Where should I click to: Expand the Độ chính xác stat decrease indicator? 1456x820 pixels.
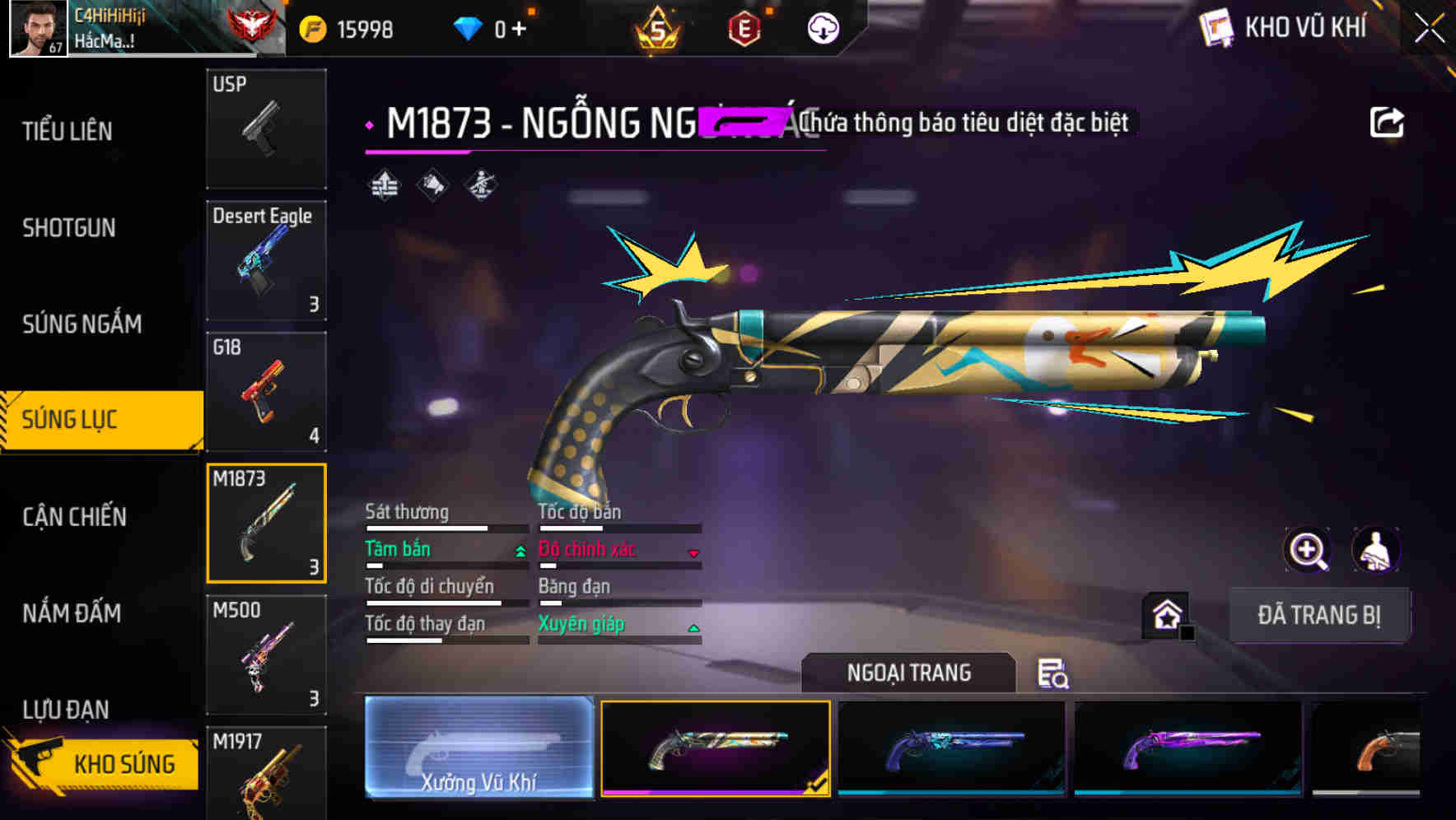(x=693, y=552)
